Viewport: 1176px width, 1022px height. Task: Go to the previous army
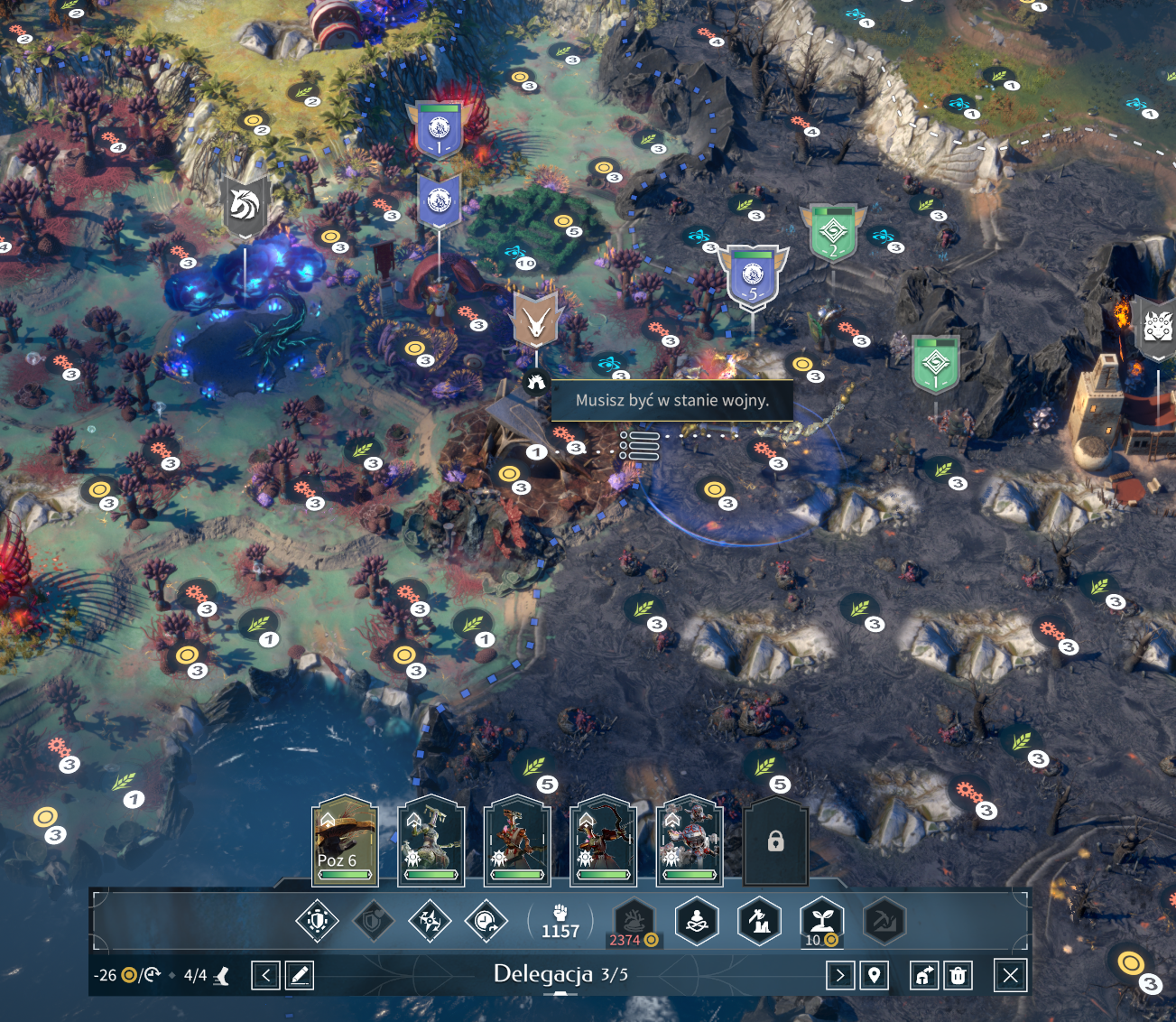[x=265, y=975]
